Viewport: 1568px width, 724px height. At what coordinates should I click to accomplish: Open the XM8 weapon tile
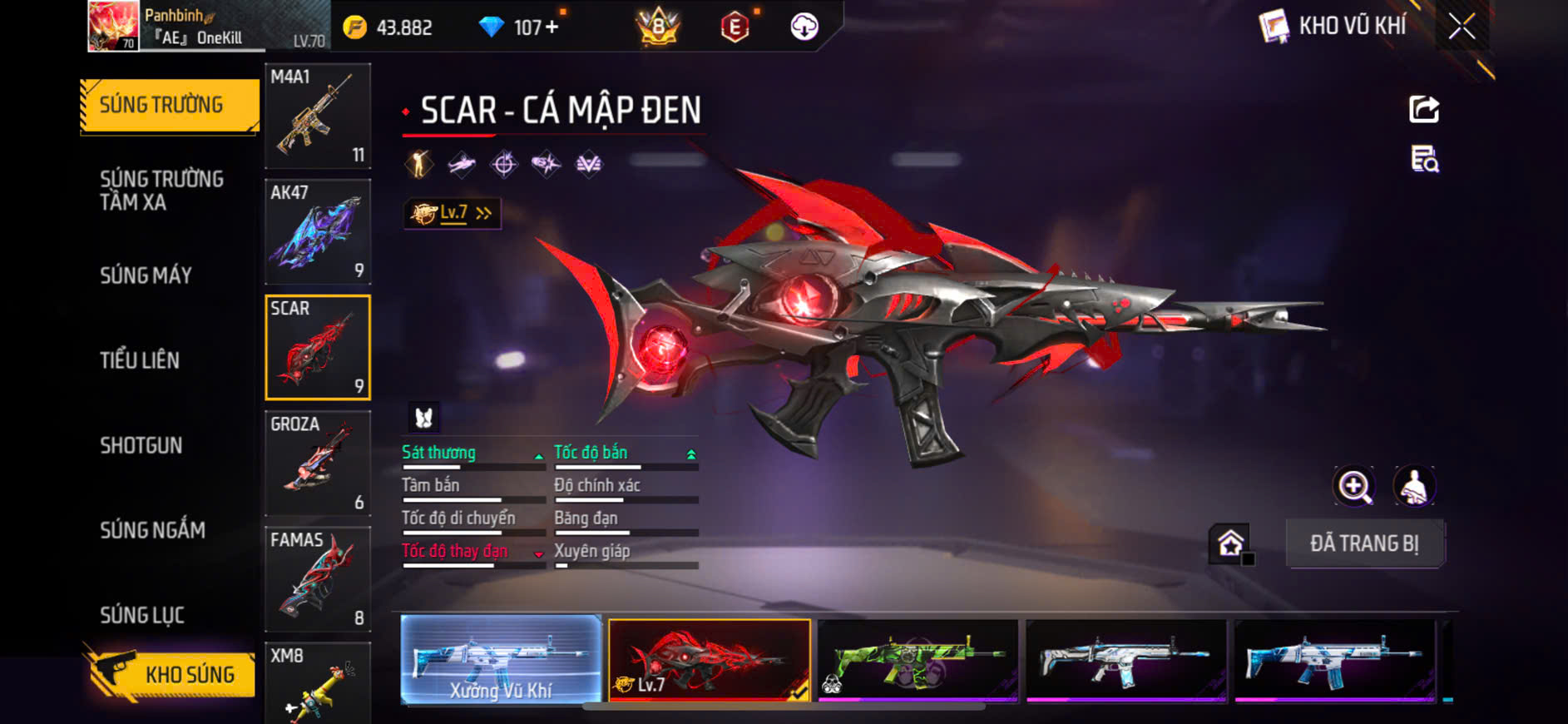318,682
